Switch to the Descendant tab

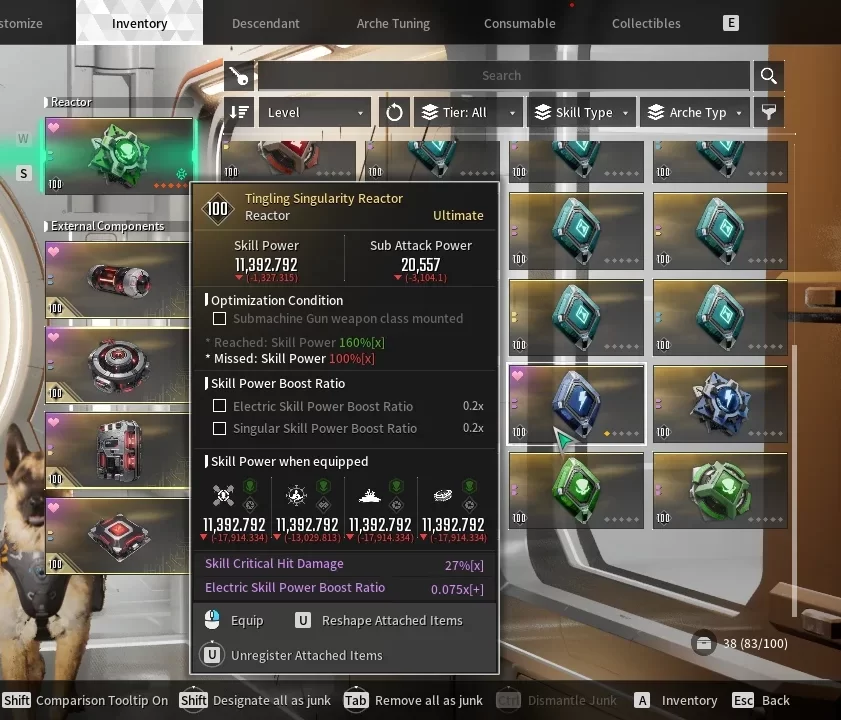tap(265, 23)
